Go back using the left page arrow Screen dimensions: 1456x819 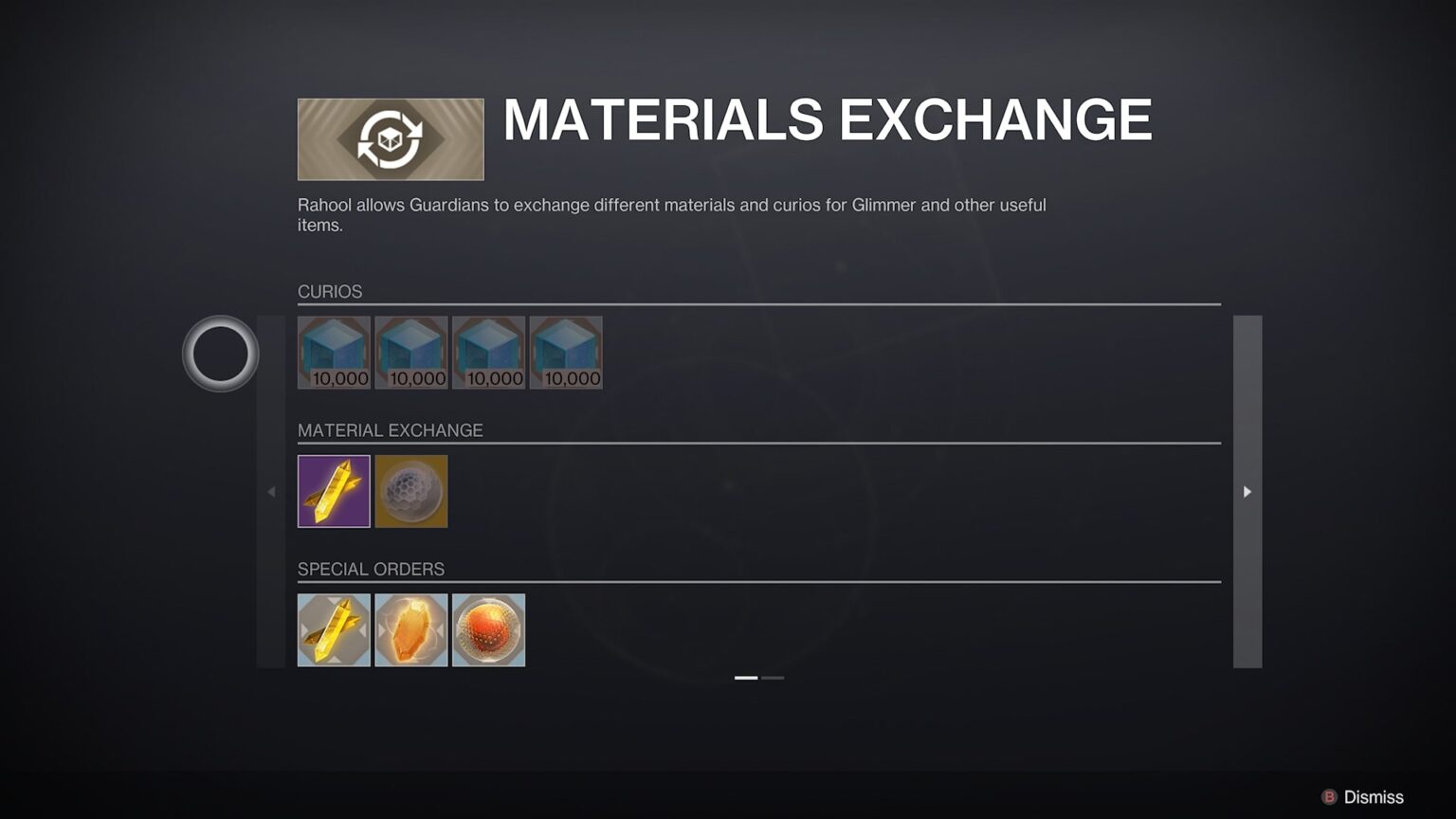click(271, 491)
